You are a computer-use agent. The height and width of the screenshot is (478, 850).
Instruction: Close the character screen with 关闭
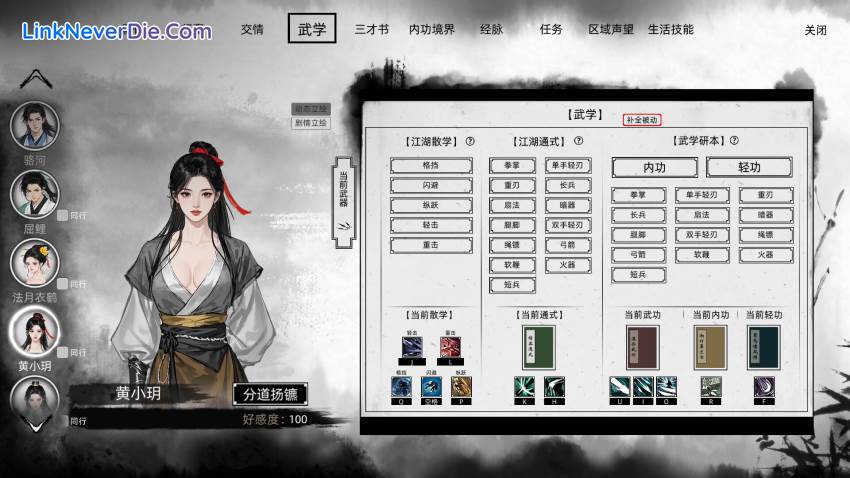click(816, 30)
